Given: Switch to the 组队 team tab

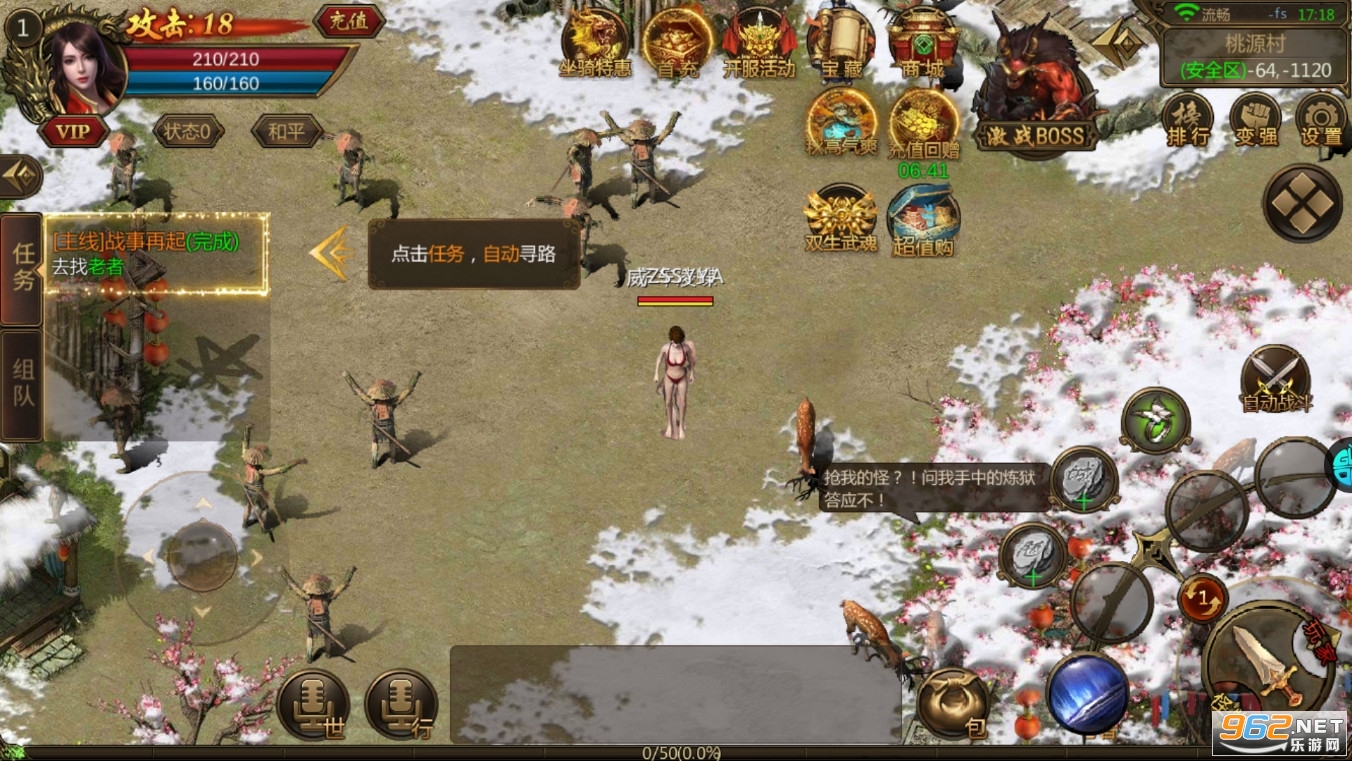Looking at the screenshot, I should click(20, 383).
